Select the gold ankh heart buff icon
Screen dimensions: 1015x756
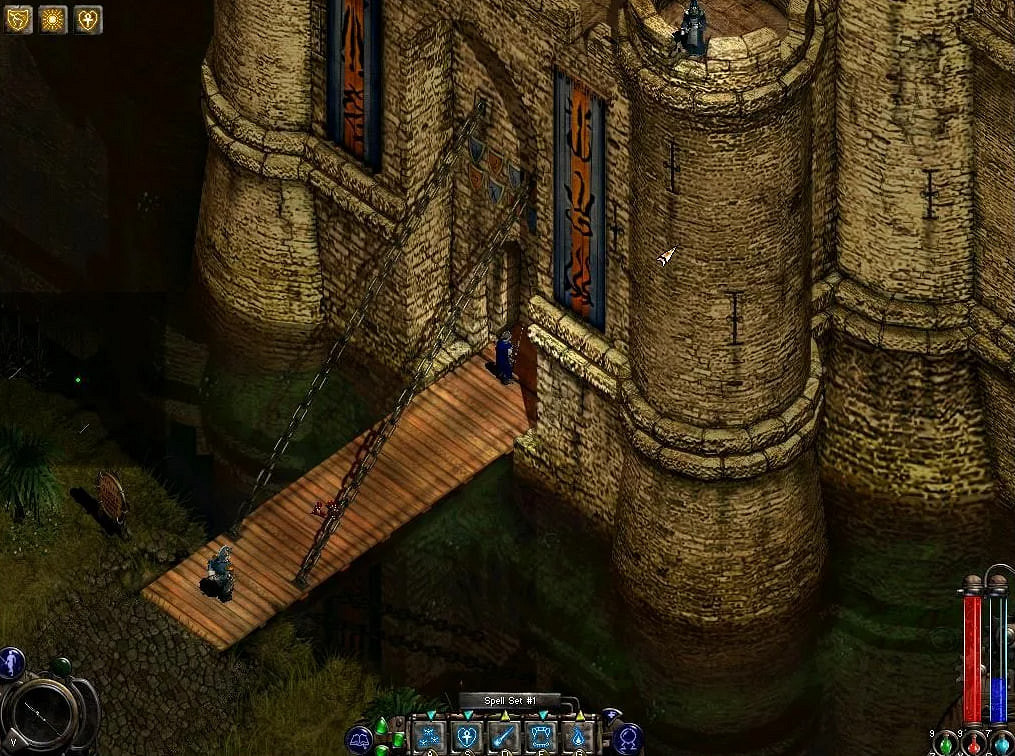[x=88, y=18]
